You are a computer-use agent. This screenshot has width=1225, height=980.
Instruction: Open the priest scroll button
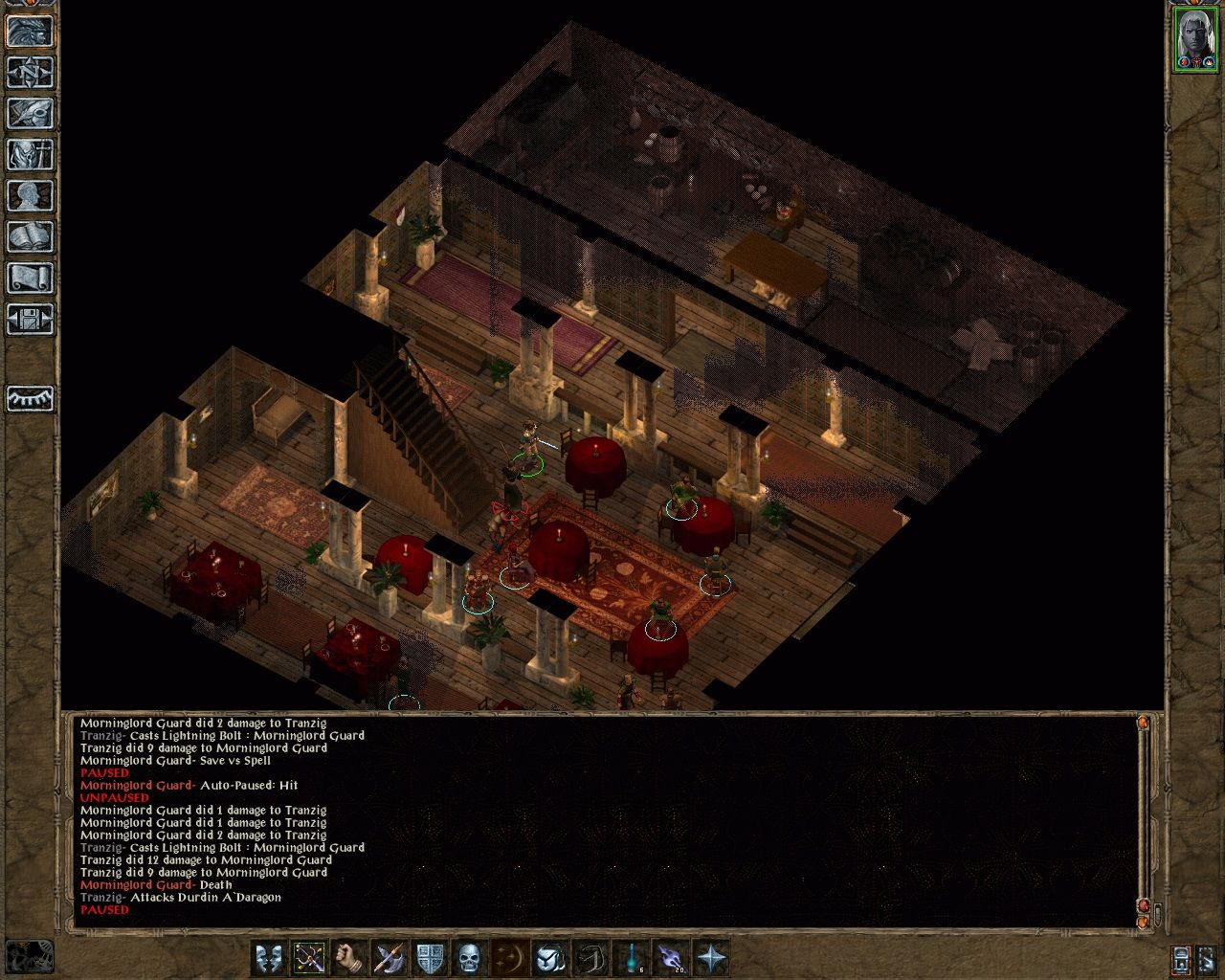[x=30, y=278]
